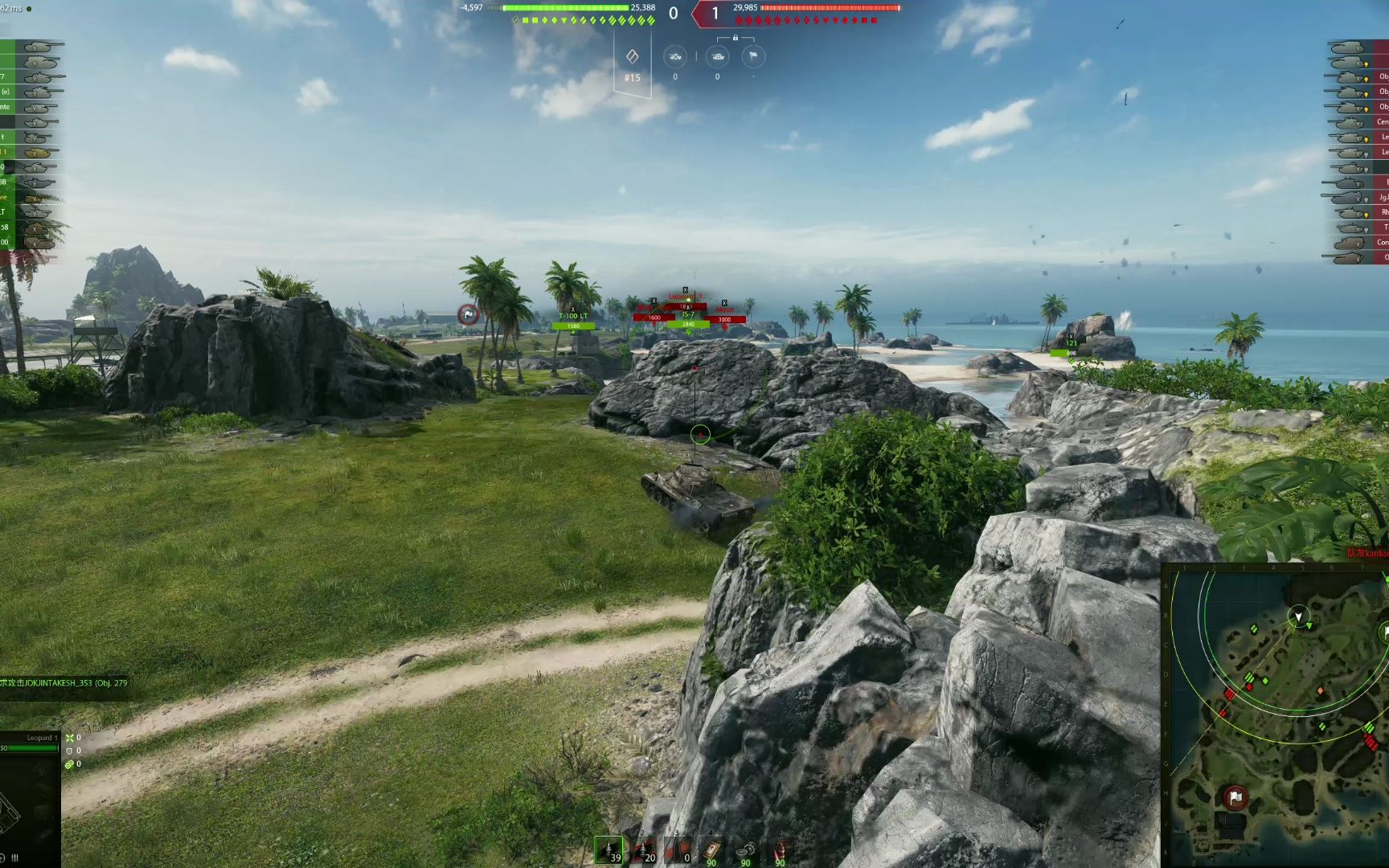Click the green chat message about Obj. 279
Image resolution: width=1389 pixels, height=868 pixels.
[x=64, y=683]
